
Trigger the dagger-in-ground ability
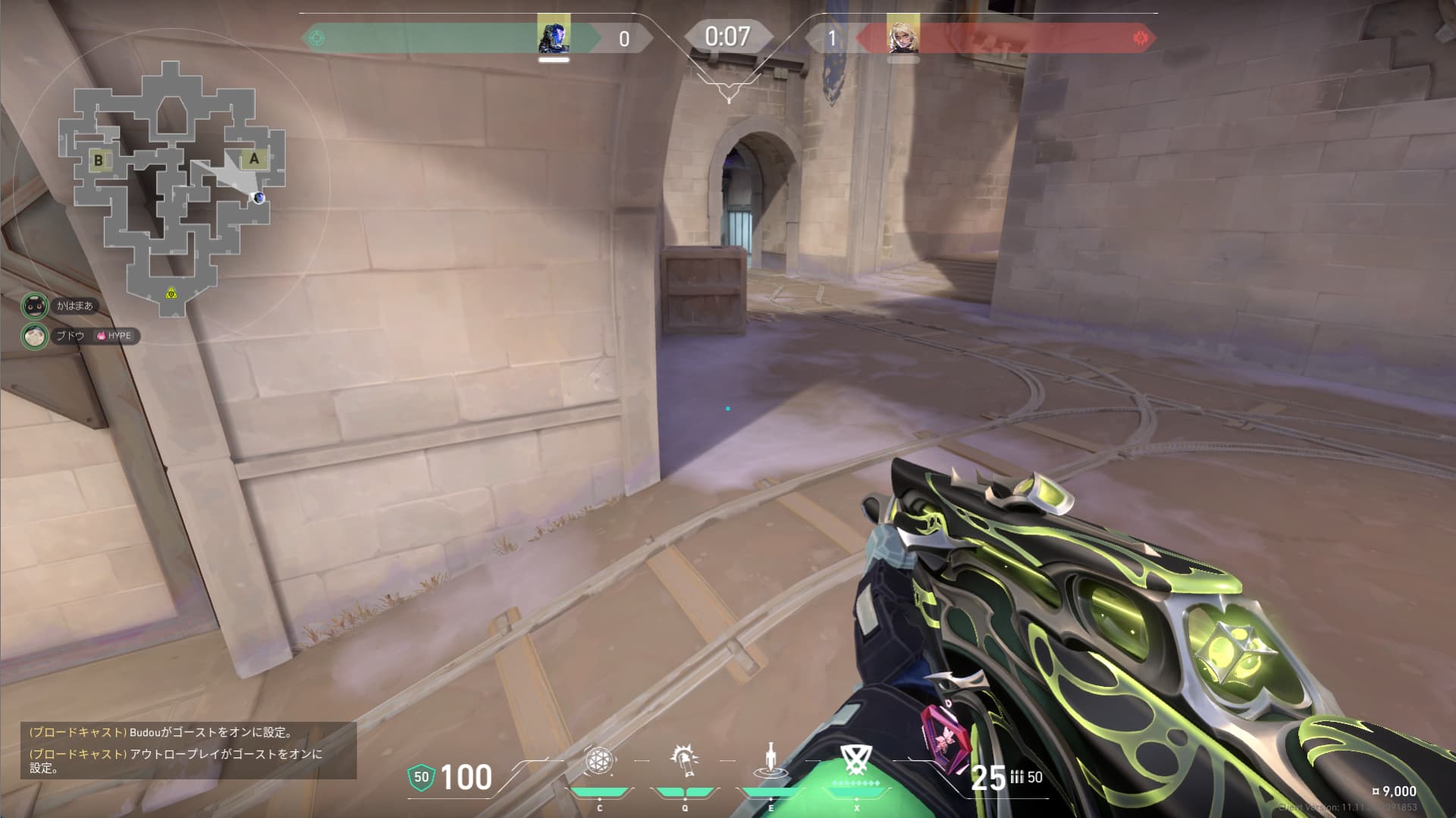tap(770, 760)
